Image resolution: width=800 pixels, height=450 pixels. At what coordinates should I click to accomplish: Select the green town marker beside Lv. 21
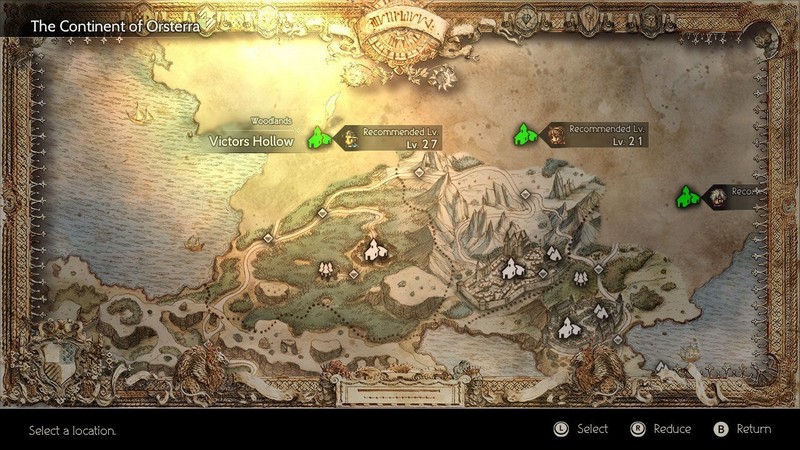525,133
